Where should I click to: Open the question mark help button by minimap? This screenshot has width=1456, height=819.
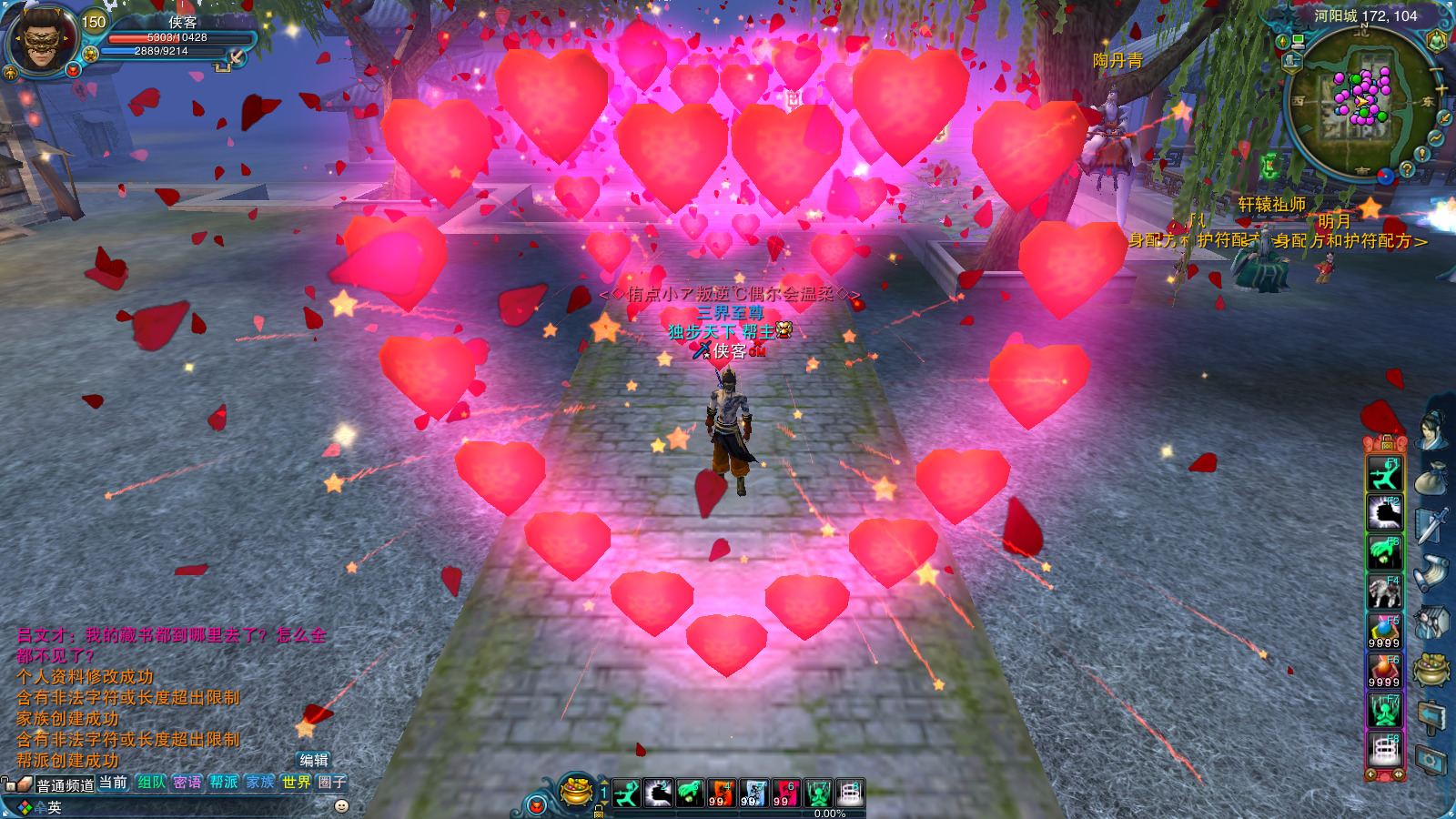pos(1407,168)
